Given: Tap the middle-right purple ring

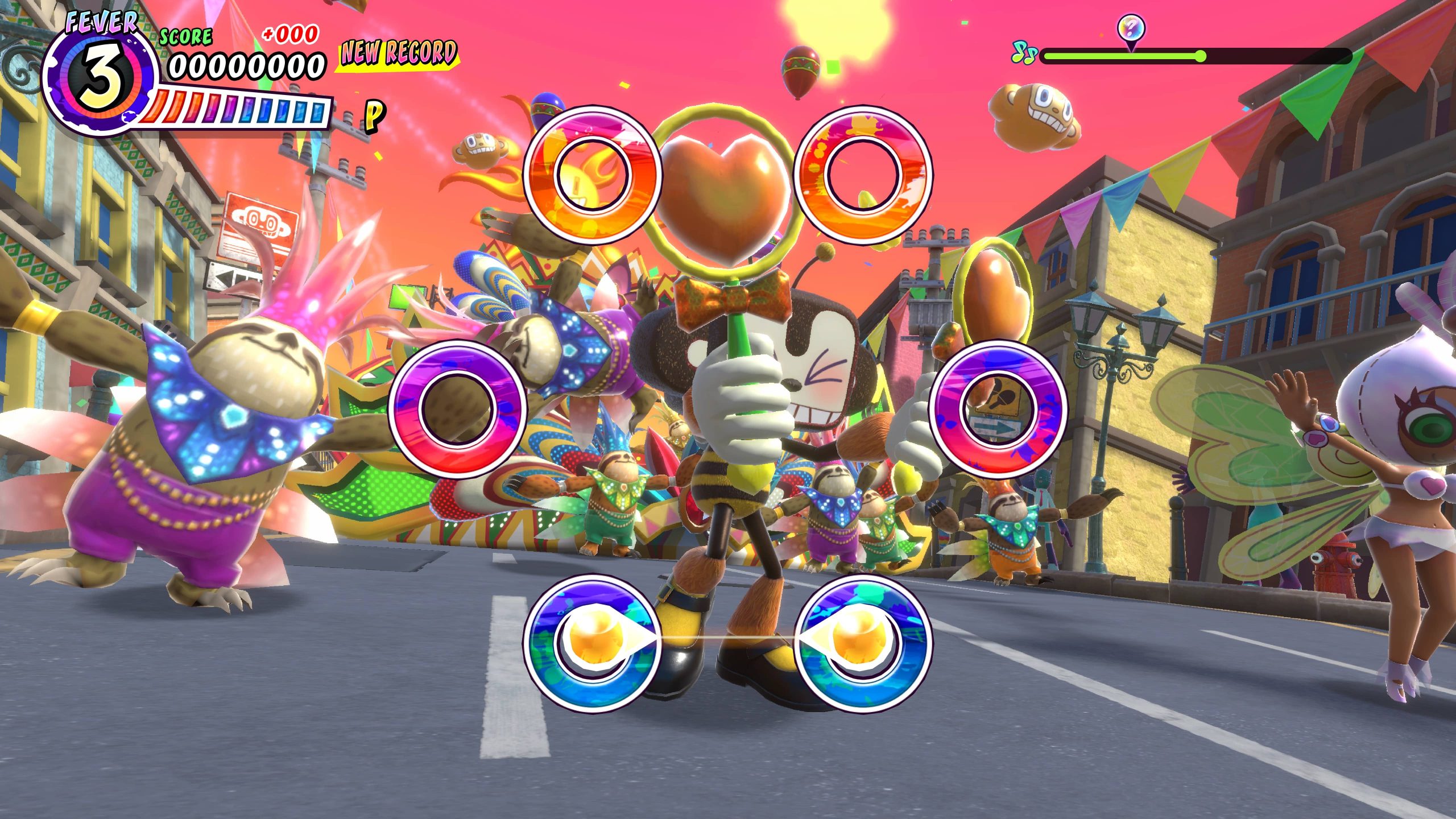Looking at the screenshot, I should tap(998, 408).
